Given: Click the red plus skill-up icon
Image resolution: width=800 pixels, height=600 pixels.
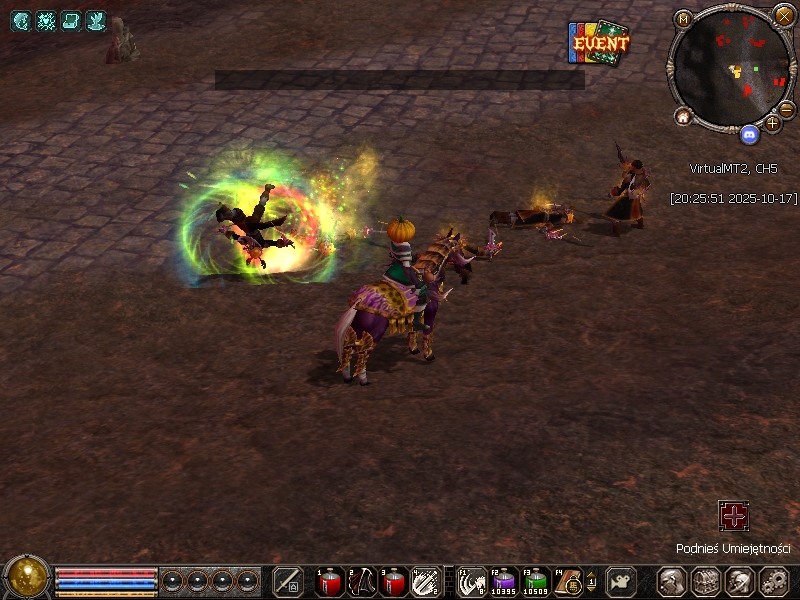Looking at the screenshot, I should [734, 516].
